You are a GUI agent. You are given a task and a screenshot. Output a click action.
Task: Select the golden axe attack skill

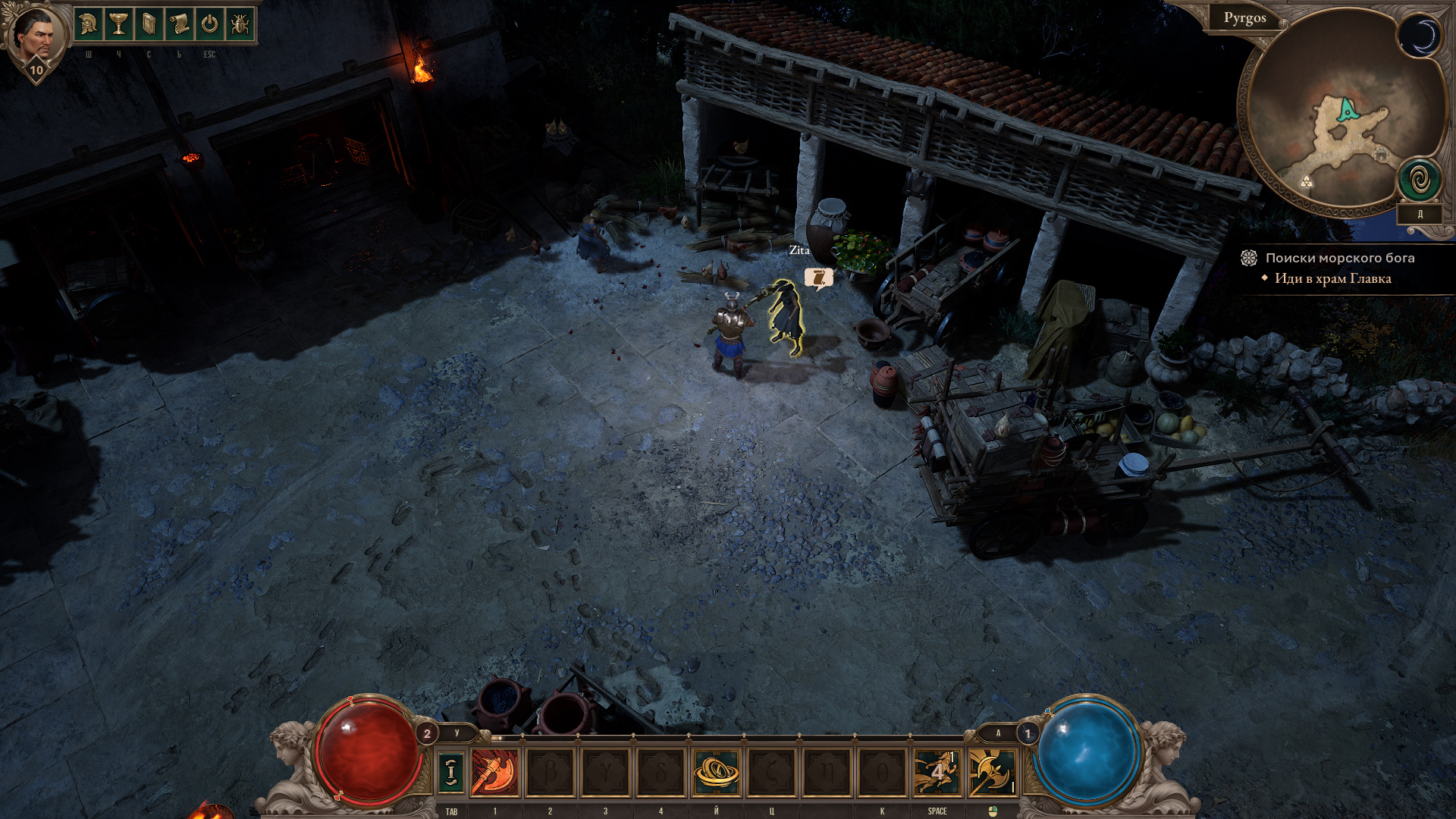point(992,772)
